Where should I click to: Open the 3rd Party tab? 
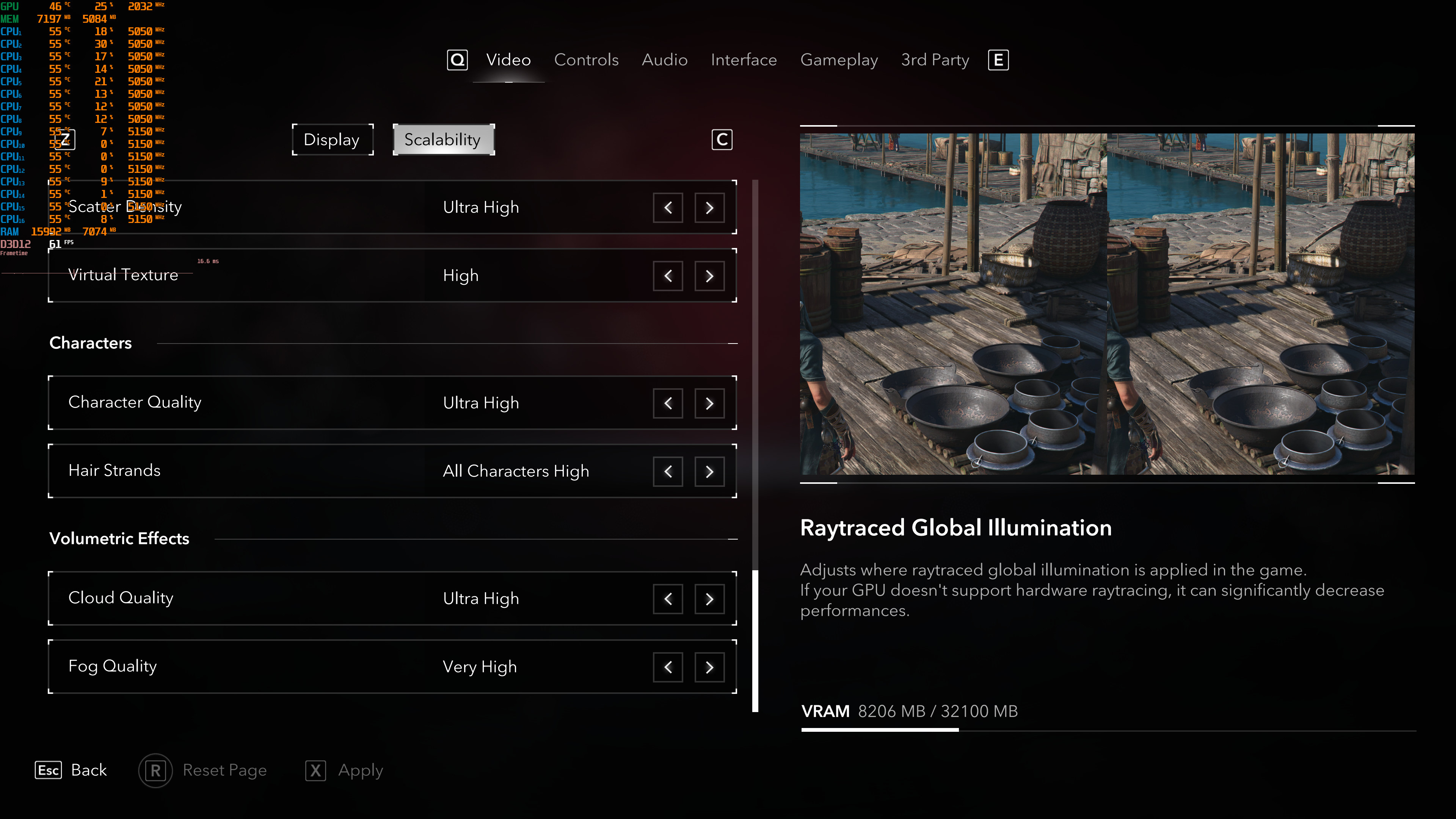click(935, 60)
